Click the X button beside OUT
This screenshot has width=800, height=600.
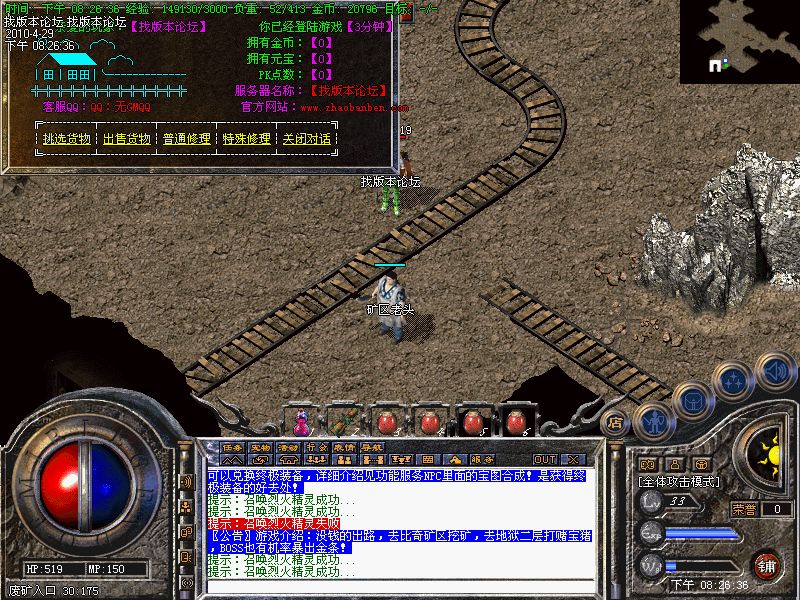(x=572, y=459)
